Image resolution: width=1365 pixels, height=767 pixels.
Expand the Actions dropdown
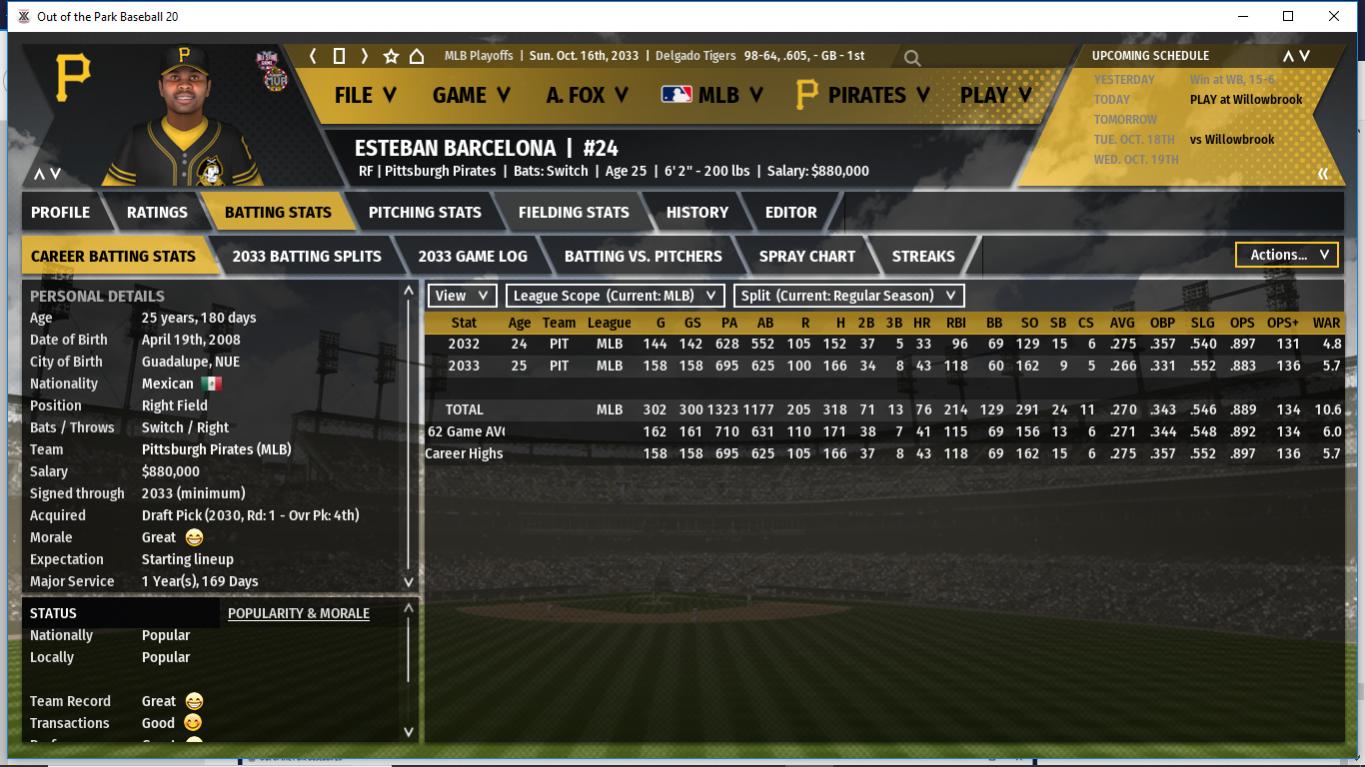[1287, 255]
